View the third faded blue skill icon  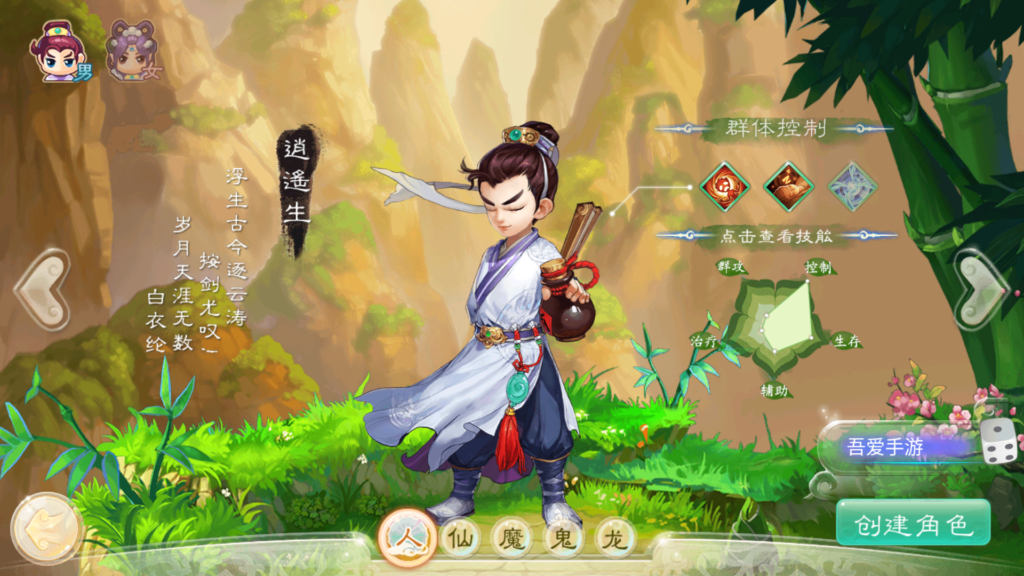point(852,186)
